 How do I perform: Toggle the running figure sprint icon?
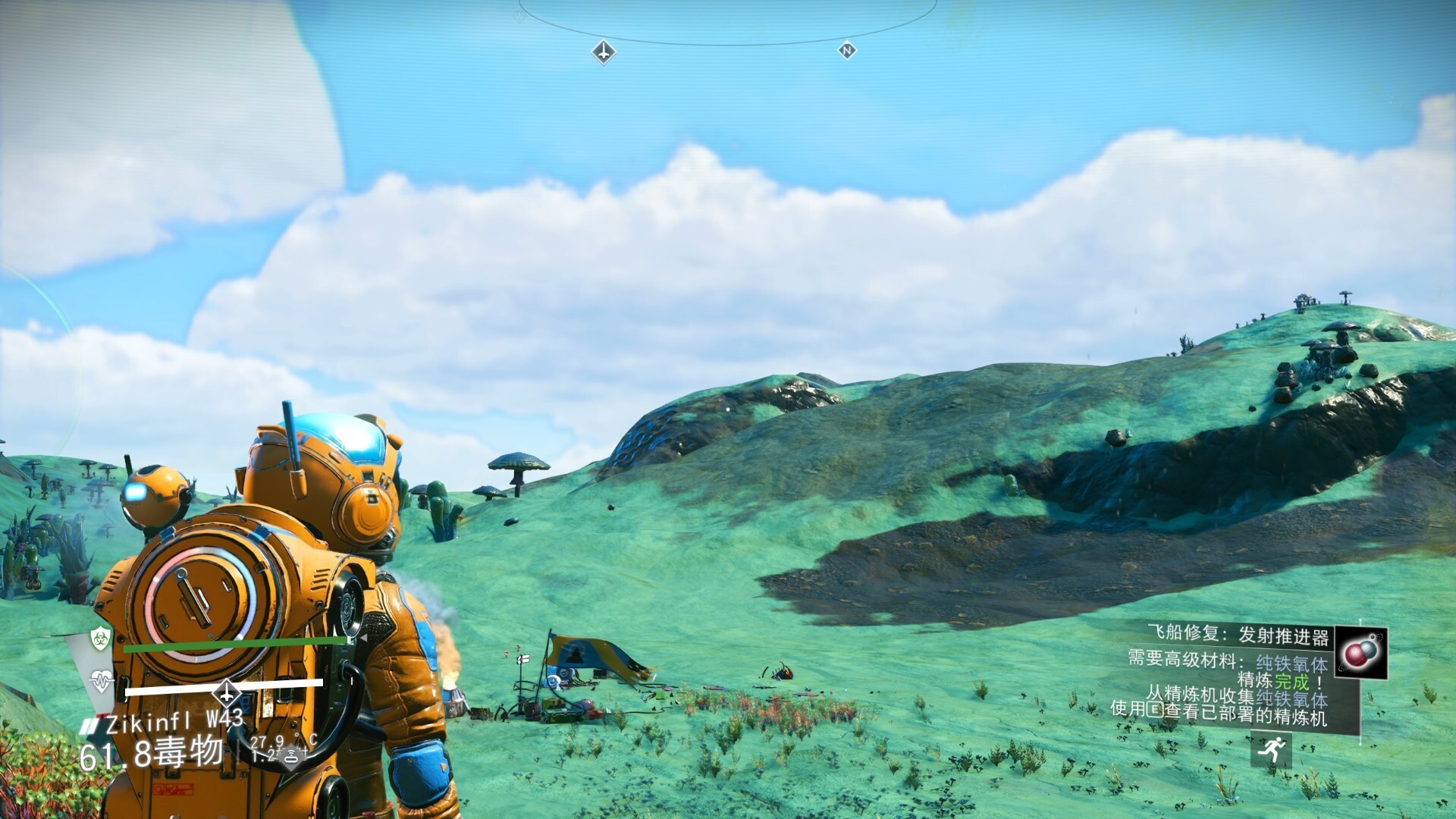click(1272, 749)
